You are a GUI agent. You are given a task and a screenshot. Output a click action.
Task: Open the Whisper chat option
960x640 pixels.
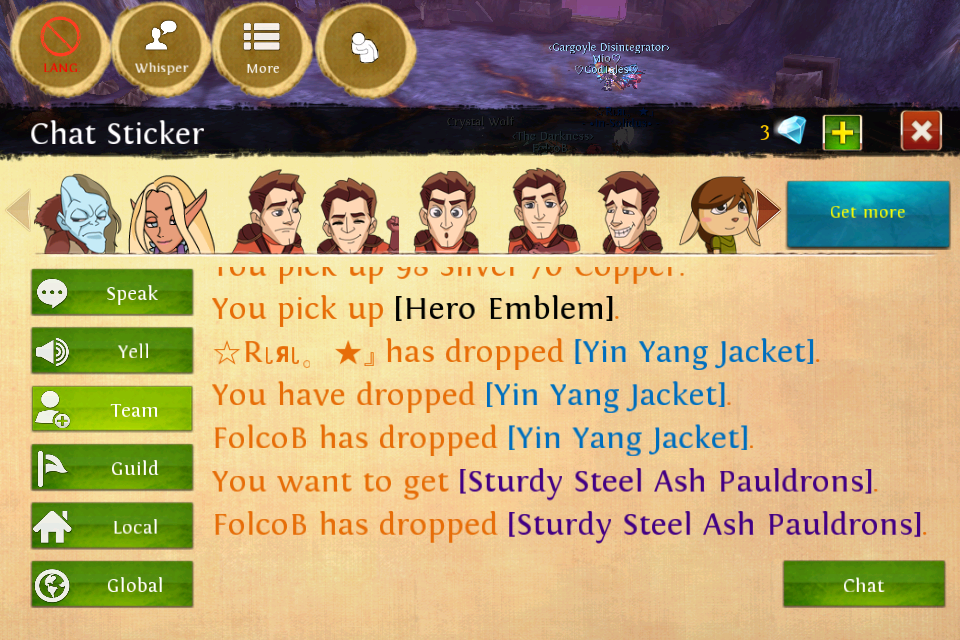(x=161, y=46)
